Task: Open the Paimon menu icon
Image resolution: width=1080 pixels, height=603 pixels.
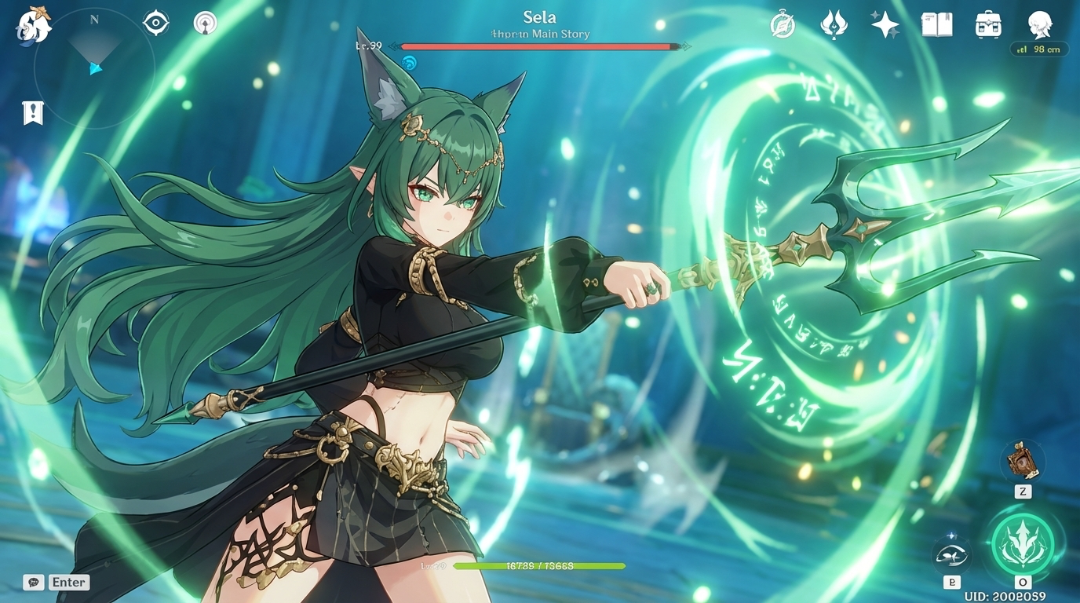Action: tap(34, 25)
